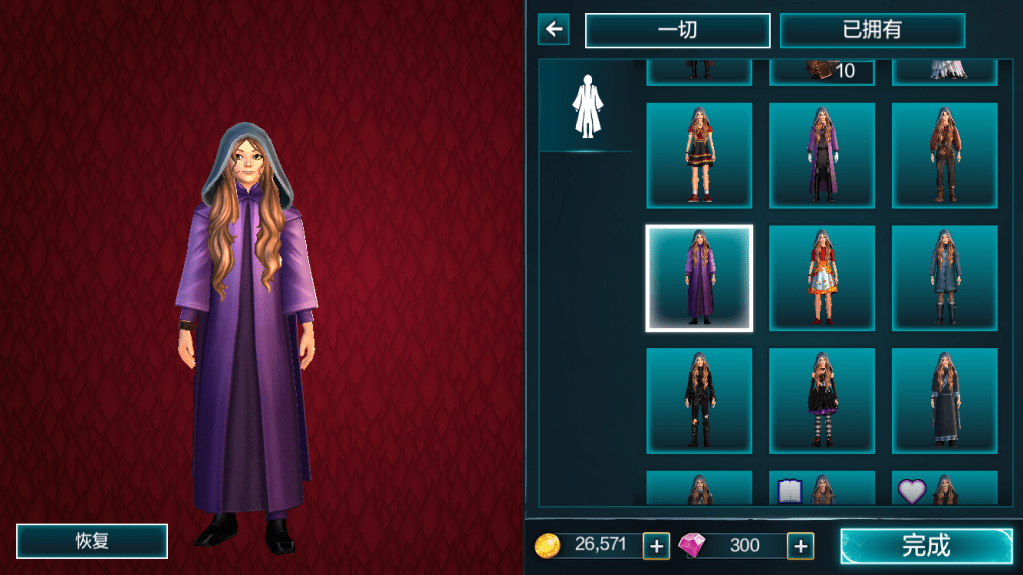1023x575 pixels.
Task: Add more gold coins with plus button
Action: coord(656,545)
